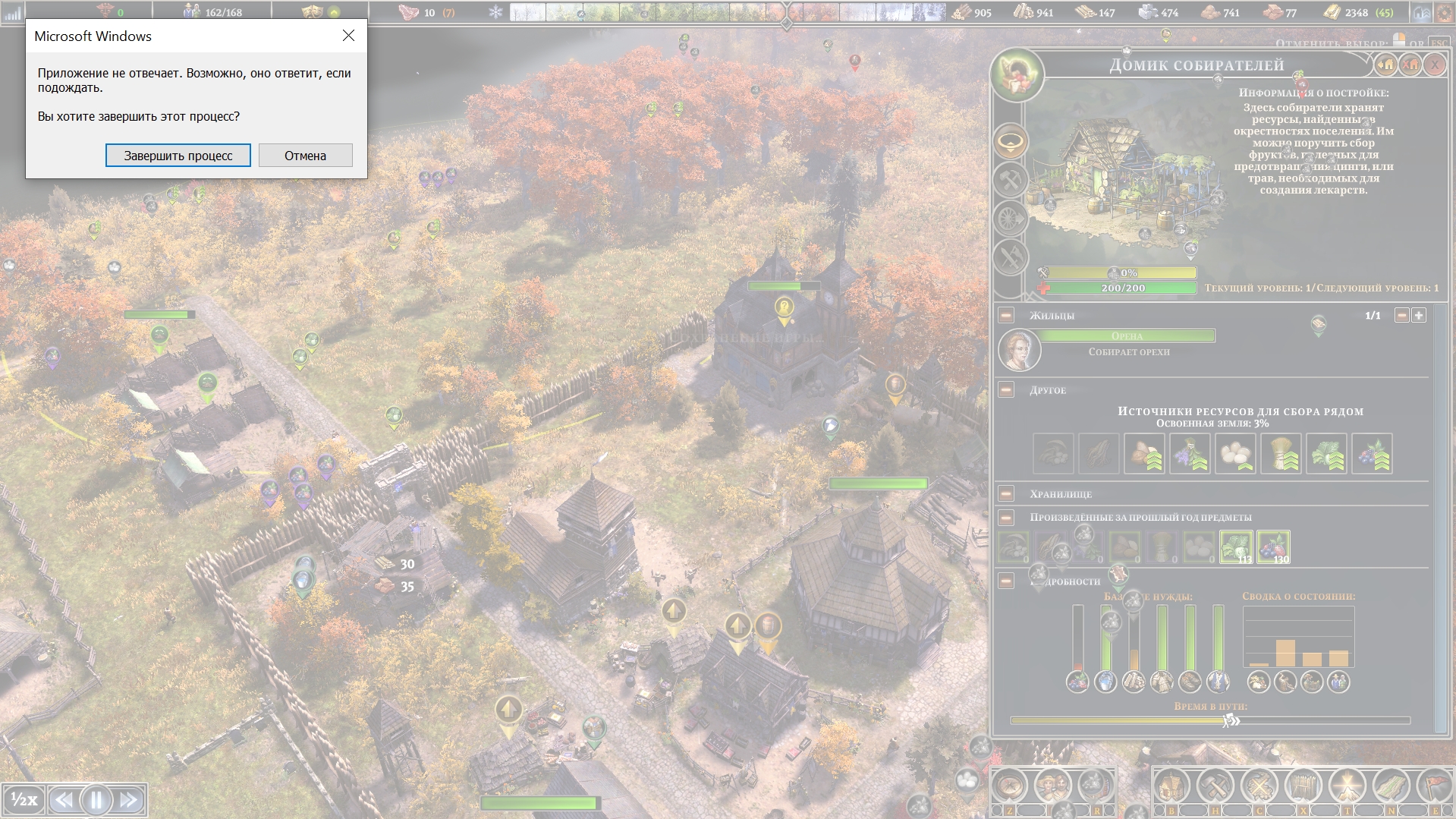1456x819 pixels.
Task: Pause the game speed control
Action: (x=96, y=799)
